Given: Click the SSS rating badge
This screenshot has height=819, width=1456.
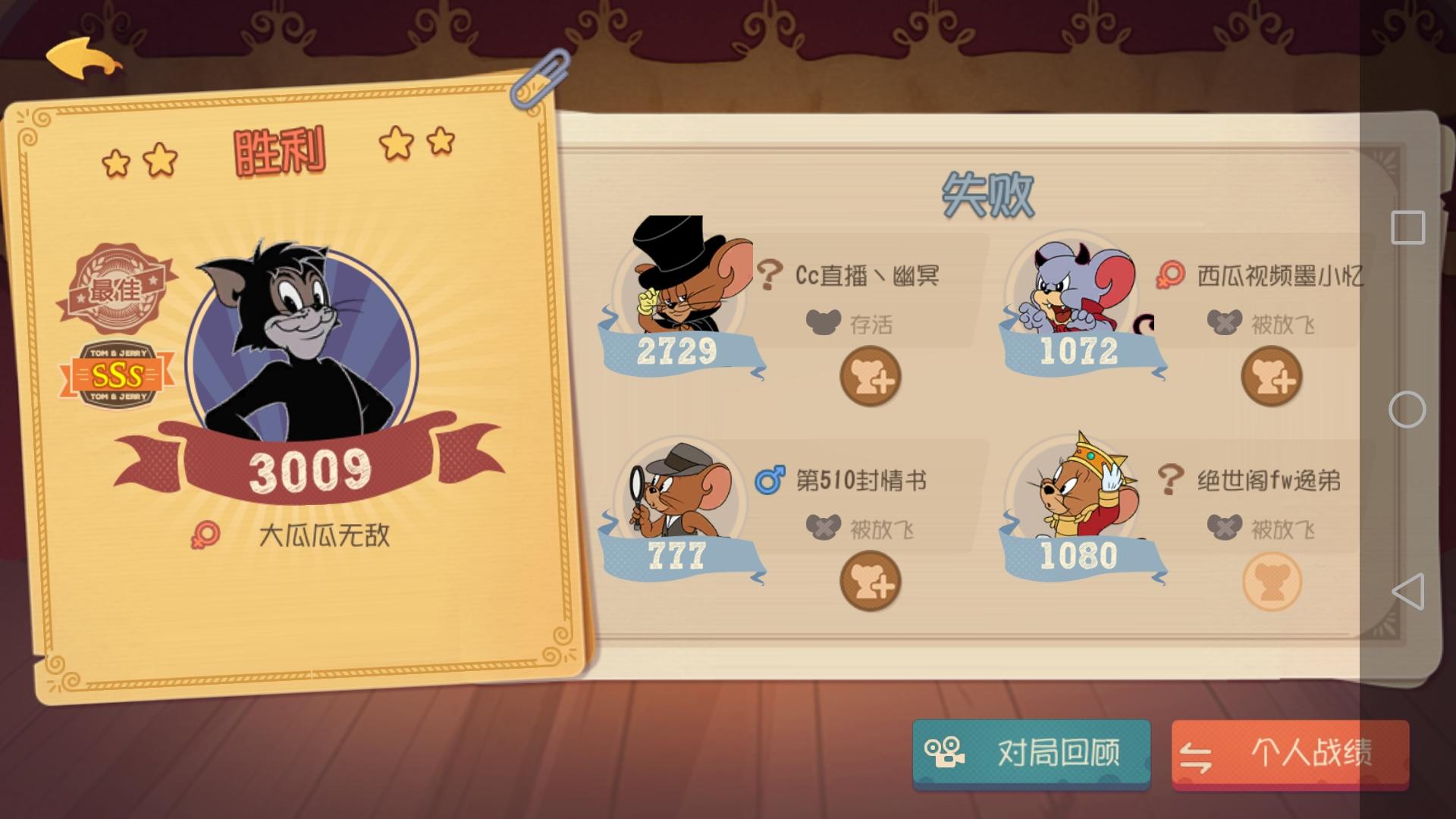Looking at the screenshot, I should (118, 373).
